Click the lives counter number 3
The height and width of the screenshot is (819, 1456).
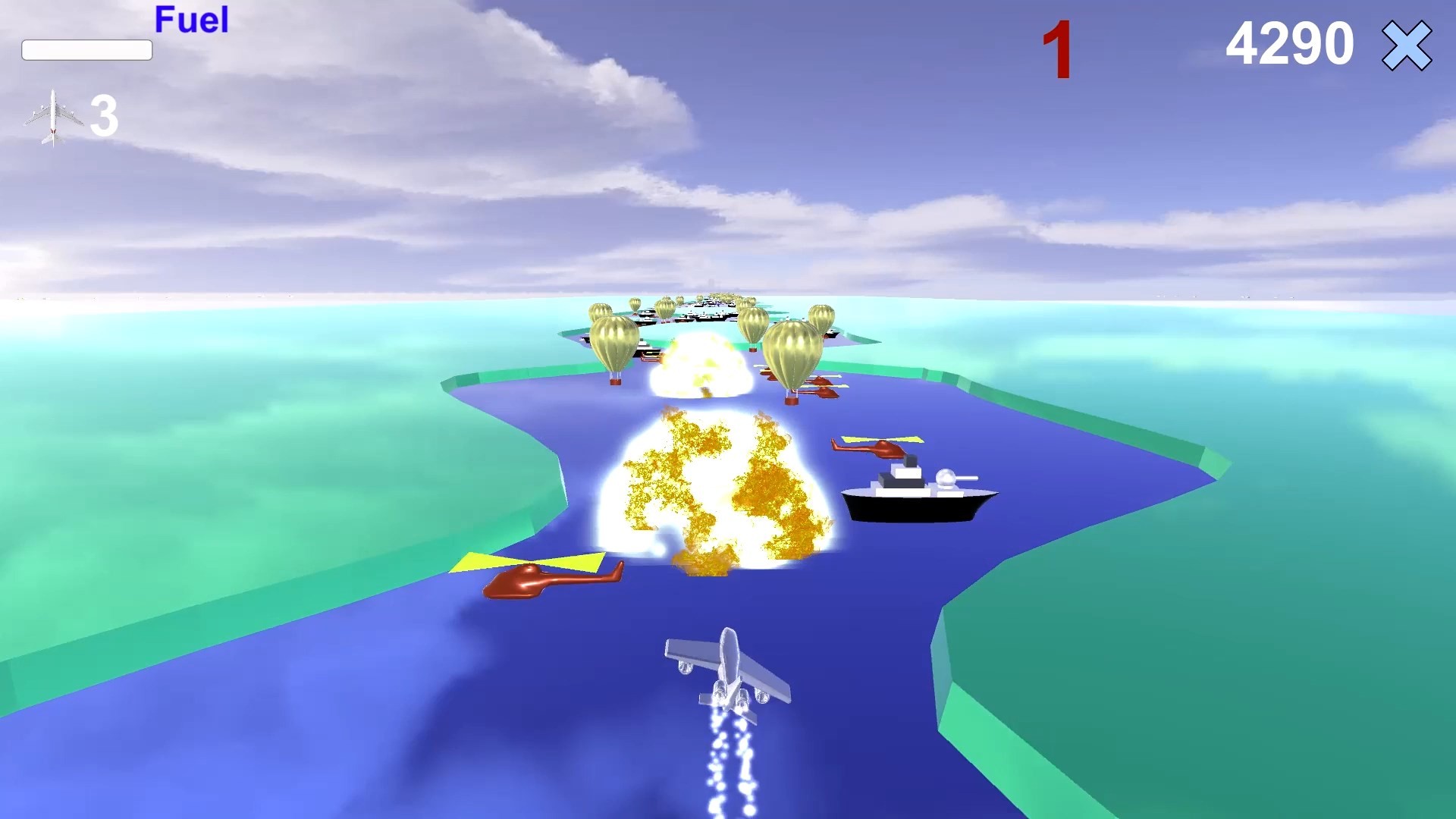click(104, 115)
